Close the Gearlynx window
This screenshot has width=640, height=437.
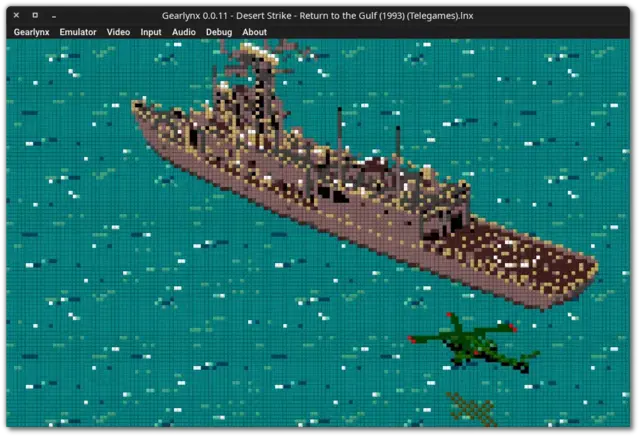tap(16, 16)
